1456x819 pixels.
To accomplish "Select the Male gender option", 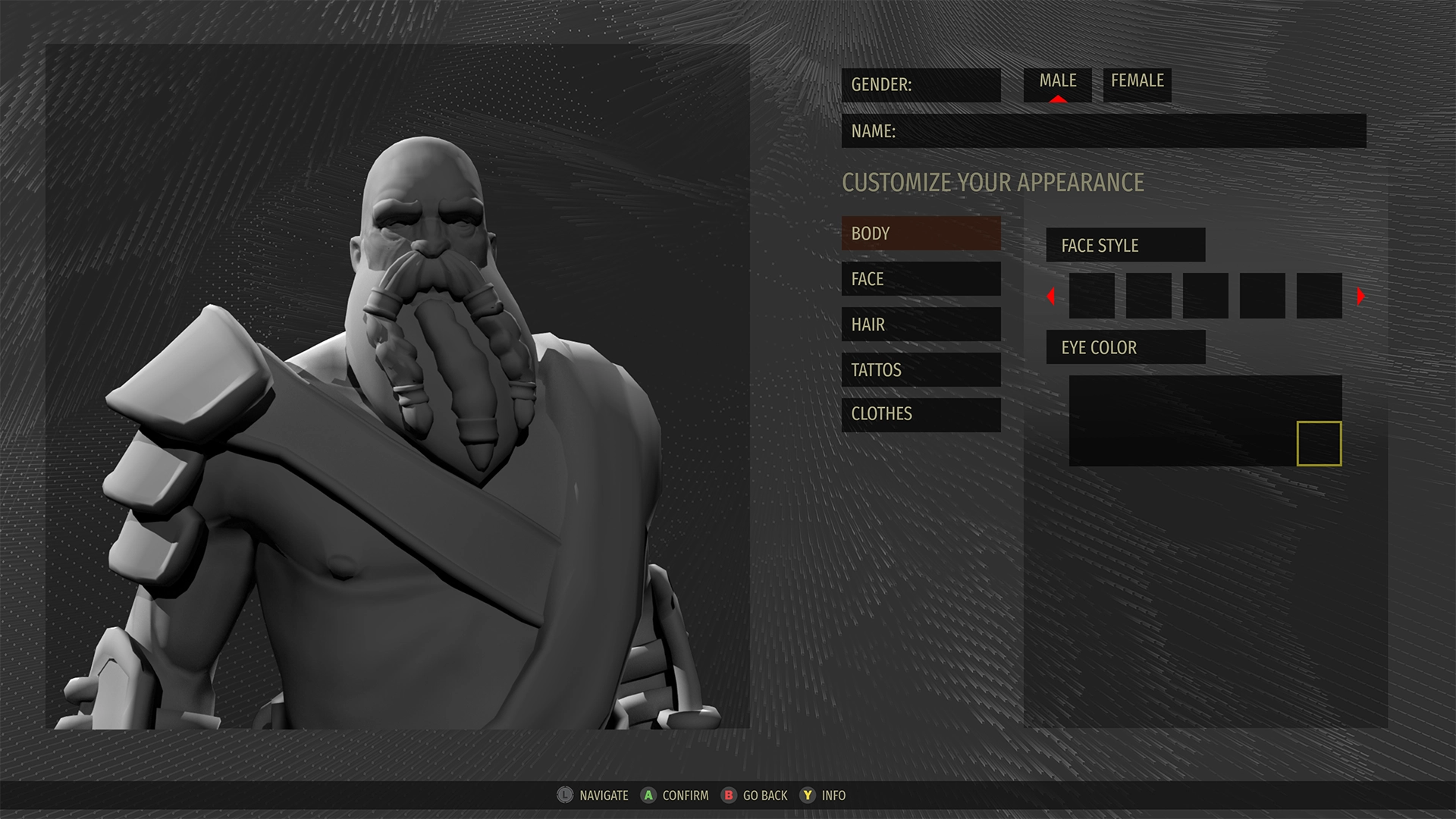I will click(x=1057, y=83).
